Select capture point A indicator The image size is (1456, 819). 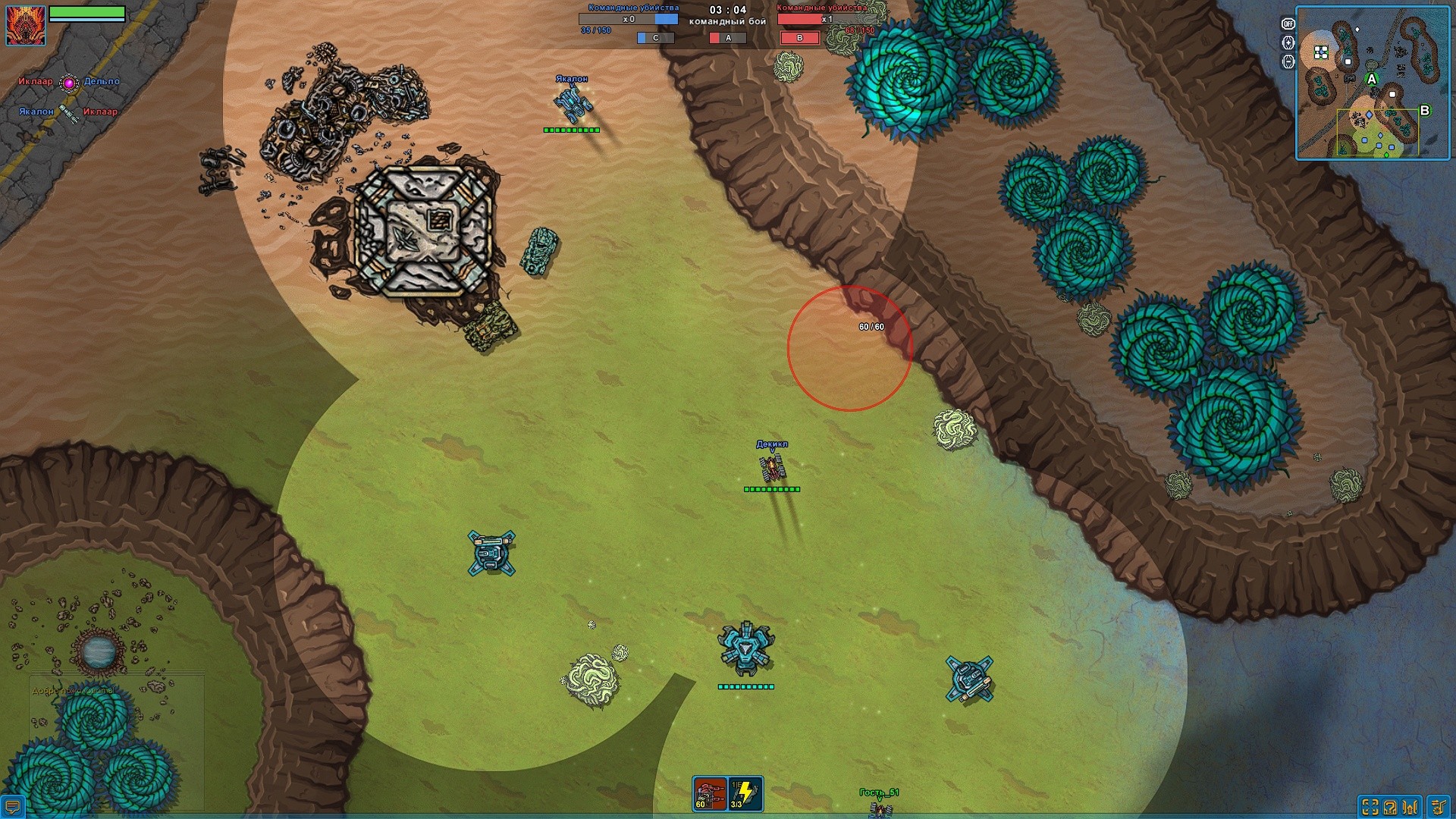click(x=727, y=38)
